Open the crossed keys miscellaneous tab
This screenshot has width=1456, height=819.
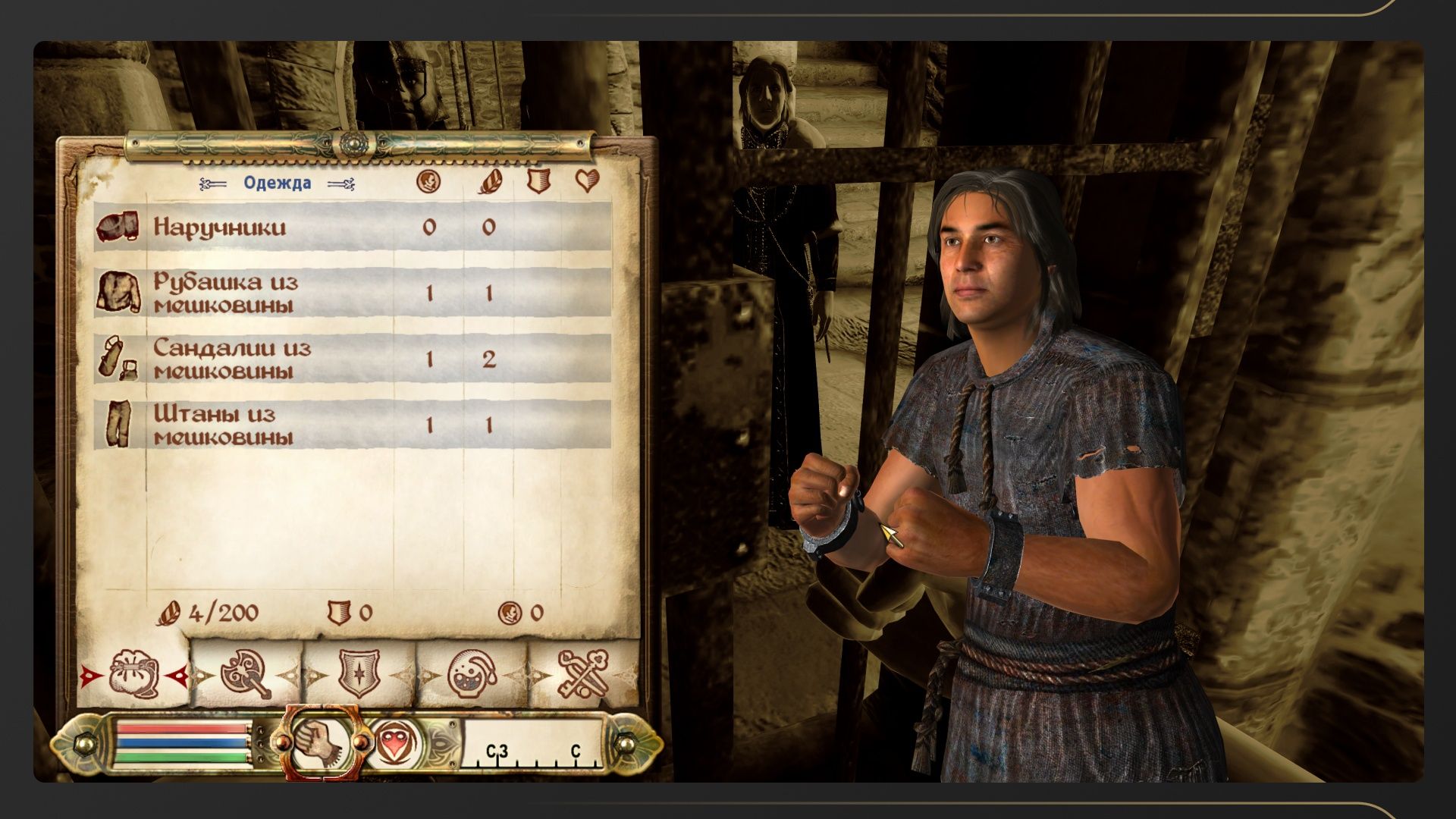(583, 674)
